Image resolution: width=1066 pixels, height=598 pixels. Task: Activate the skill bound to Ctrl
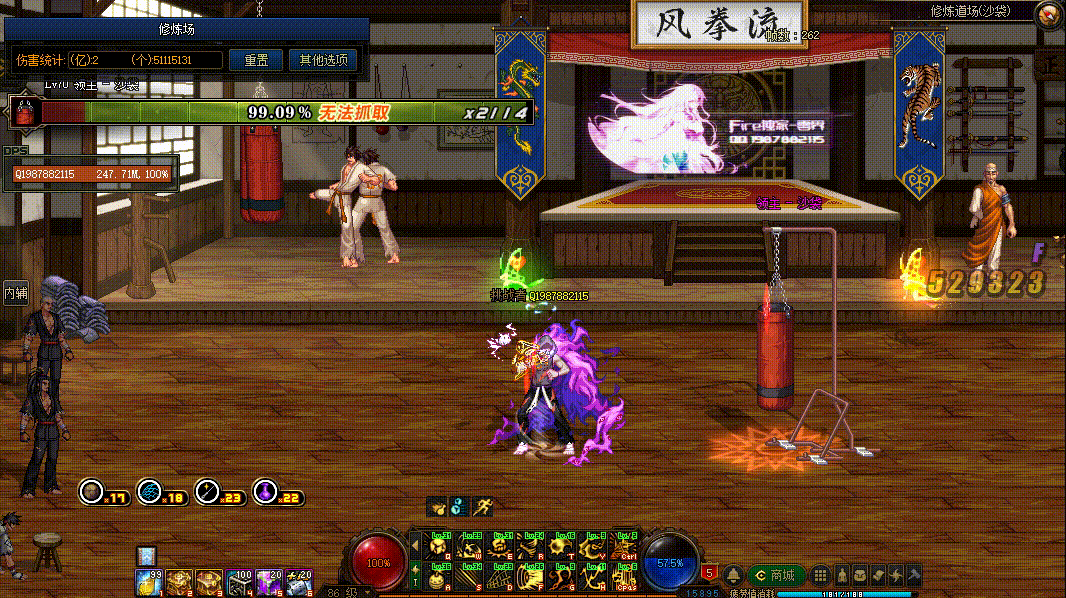pos(625,546)
